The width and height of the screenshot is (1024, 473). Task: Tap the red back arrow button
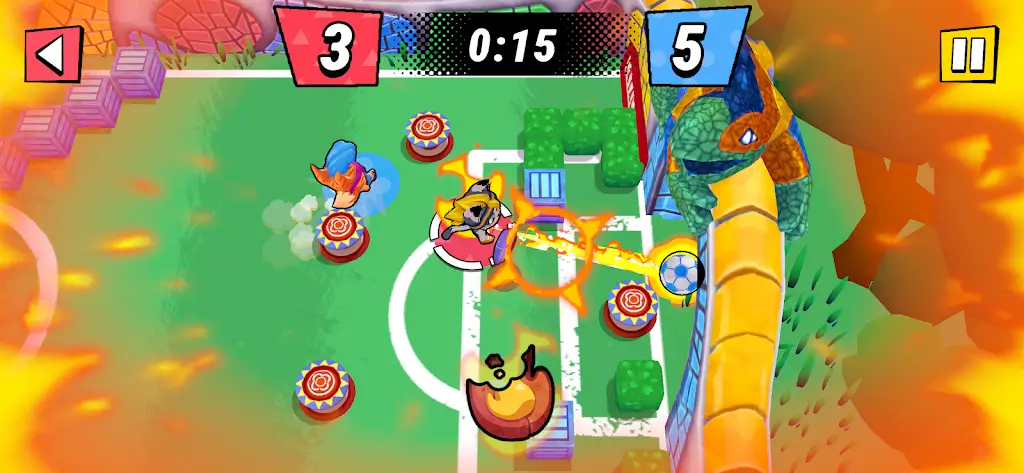53,55
